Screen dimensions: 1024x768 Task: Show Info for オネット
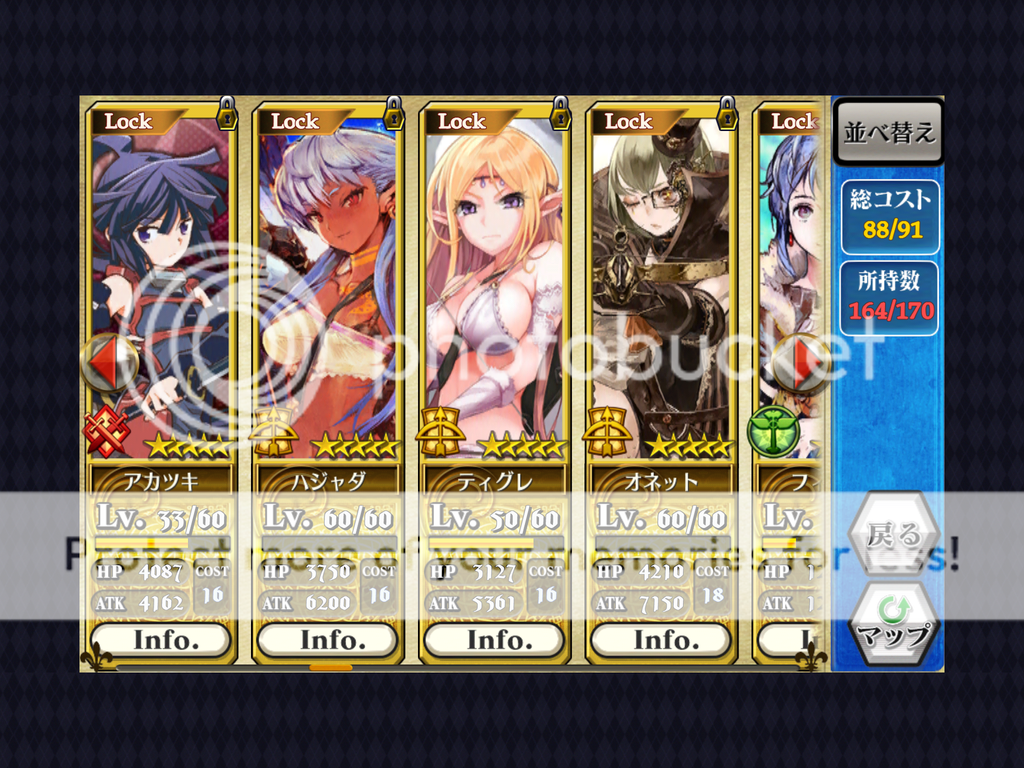point(660,639)
